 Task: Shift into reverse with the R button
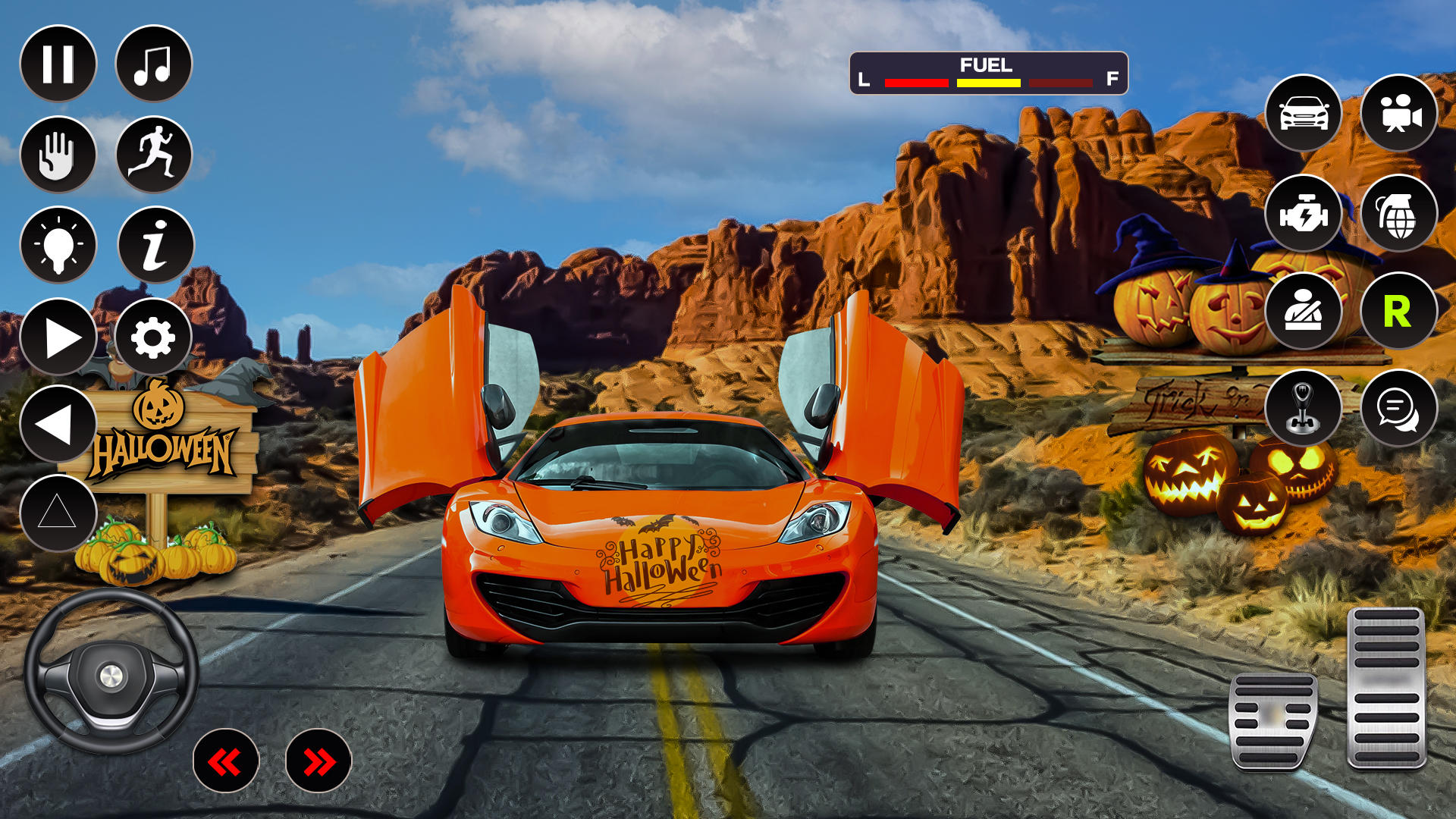1398,311
